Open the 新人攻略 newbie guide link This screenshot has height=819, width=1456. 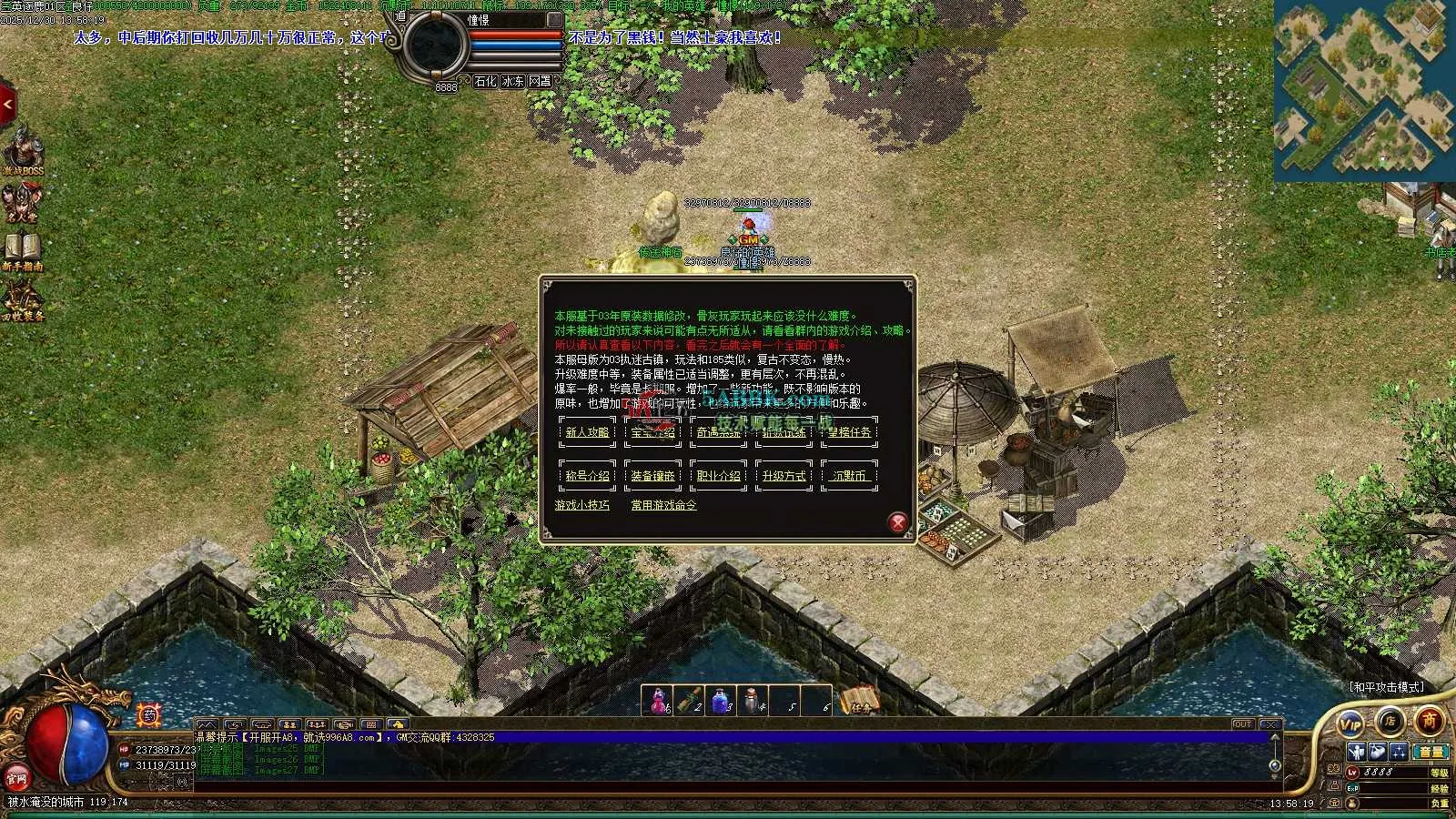pos(587,433)
